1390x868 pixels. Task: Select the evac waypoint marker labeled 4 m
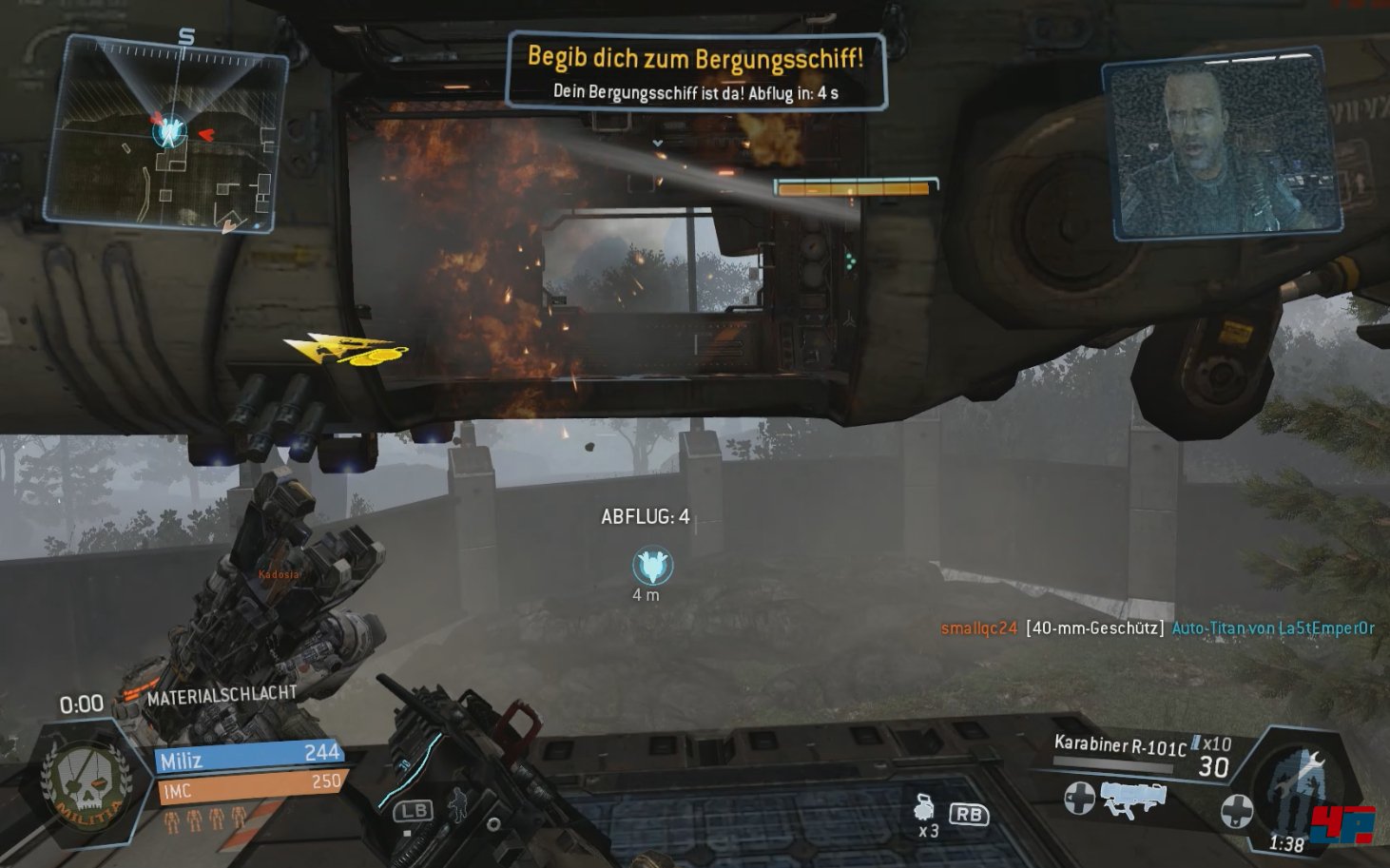pos(652,567)
